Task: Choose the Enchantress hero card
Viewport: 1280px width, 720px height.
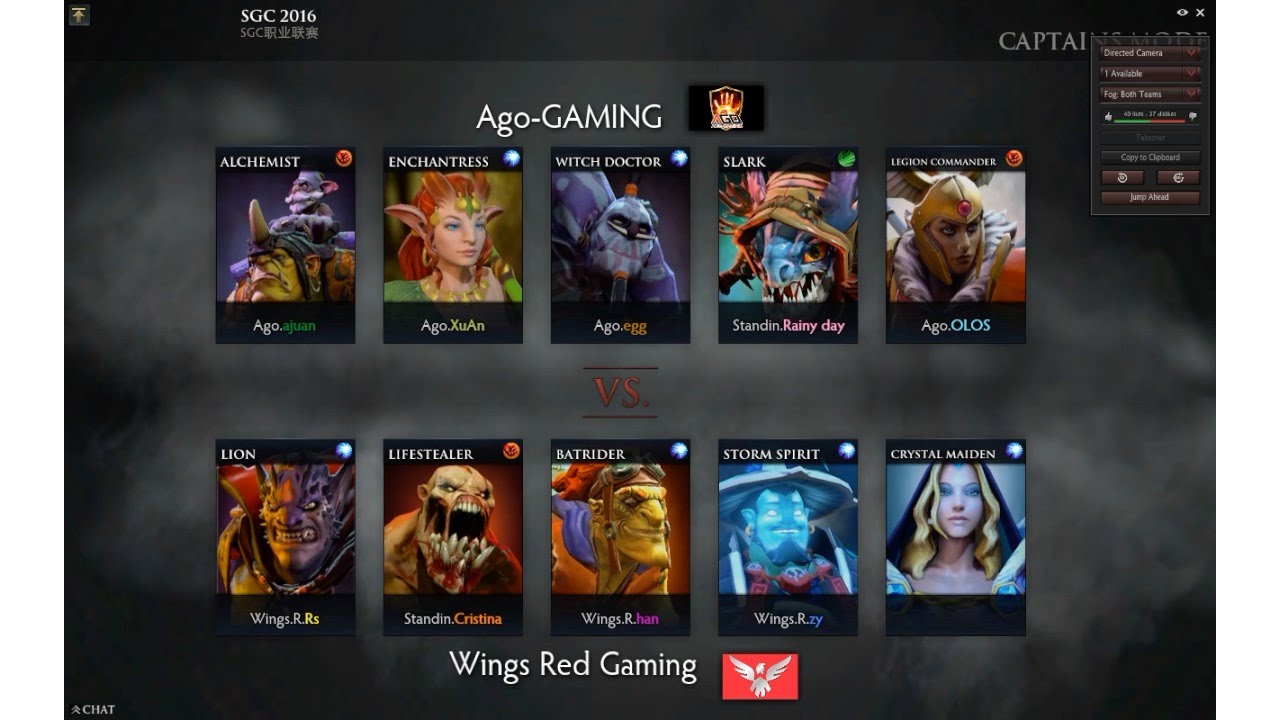Action: (453, 246)
